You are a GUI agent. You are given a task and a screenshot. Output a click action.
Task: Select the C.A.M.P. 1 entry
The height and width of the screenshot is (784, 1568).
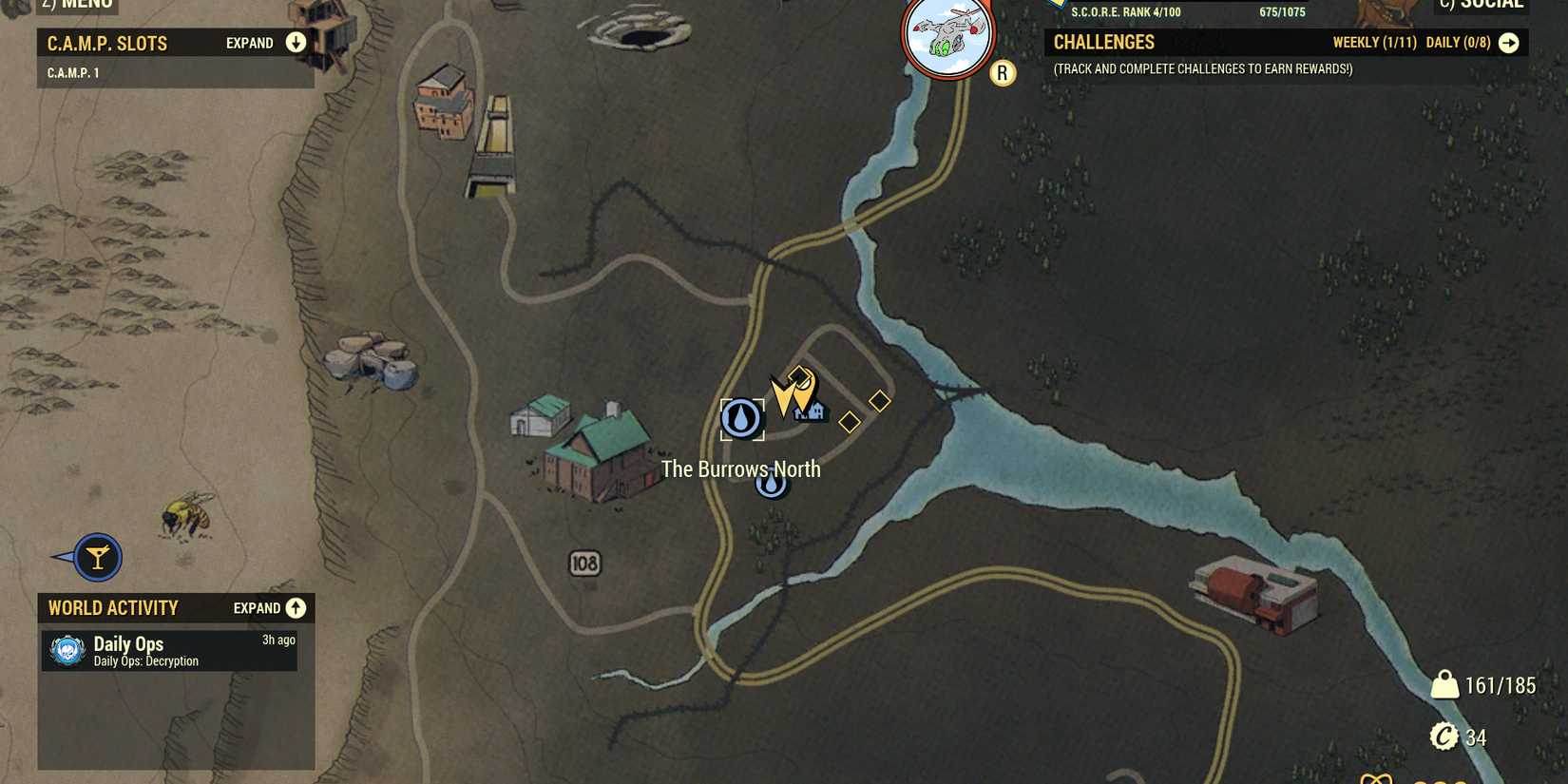coord(74,70)
